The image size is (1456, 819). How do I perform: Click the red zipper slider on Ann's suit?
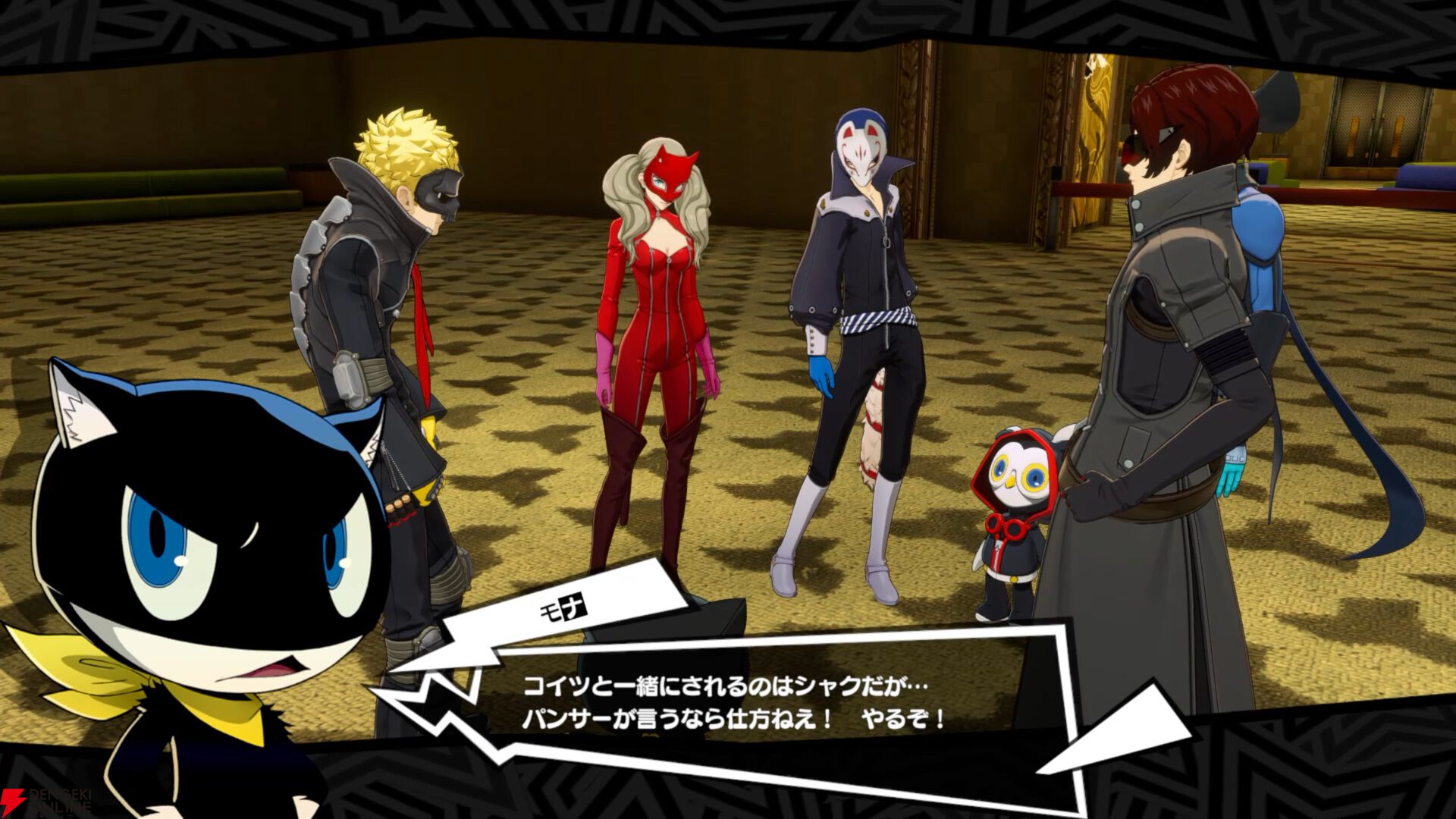(670, 259)
